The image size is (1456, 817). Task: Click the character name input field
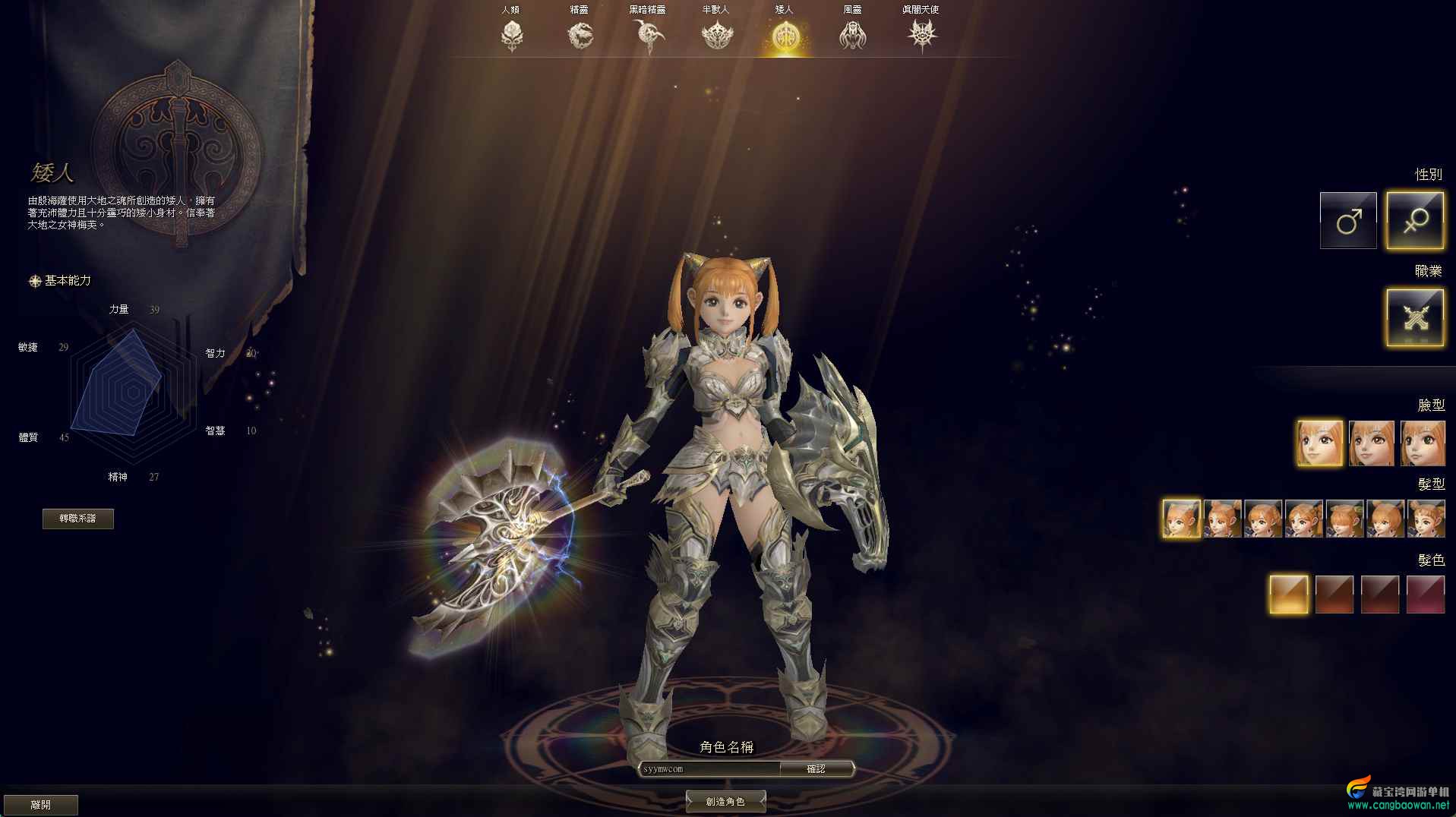point(710,769)
